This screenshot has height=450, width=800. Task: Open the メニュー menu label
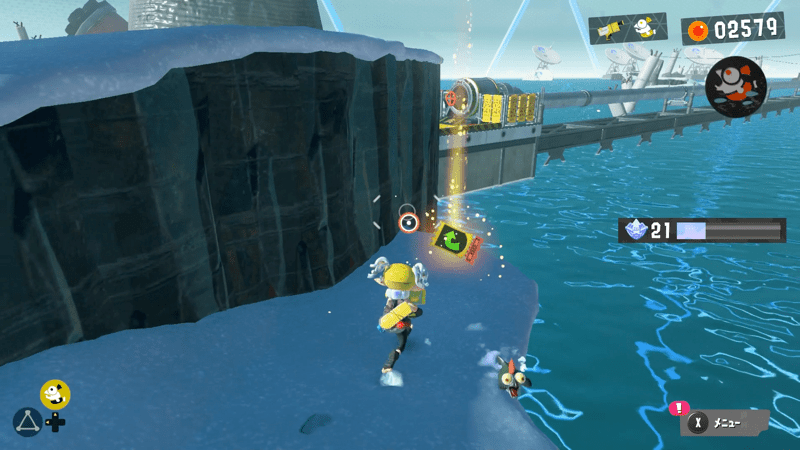coord(726,424)
